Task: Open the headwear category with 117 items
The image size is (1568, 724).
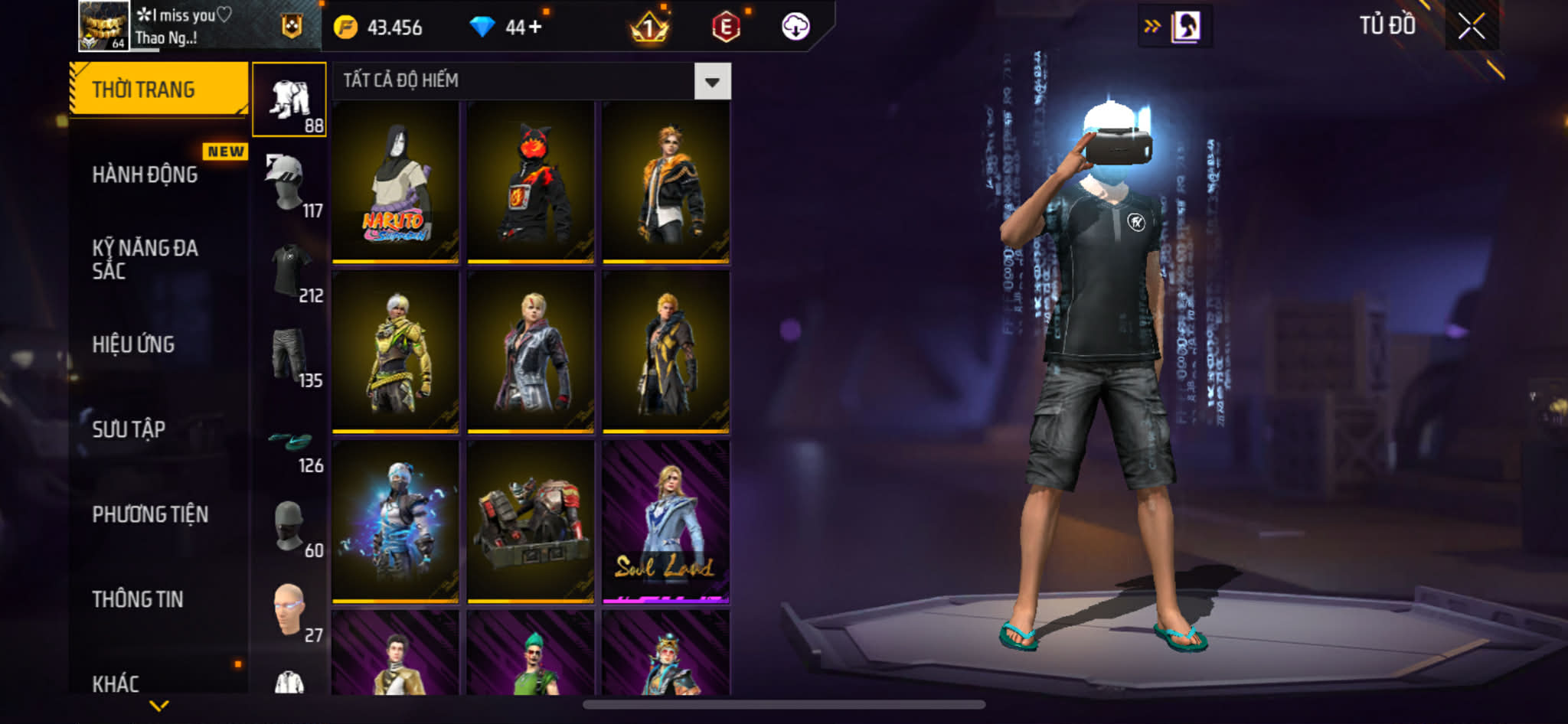Action: (x=289, y=184)
